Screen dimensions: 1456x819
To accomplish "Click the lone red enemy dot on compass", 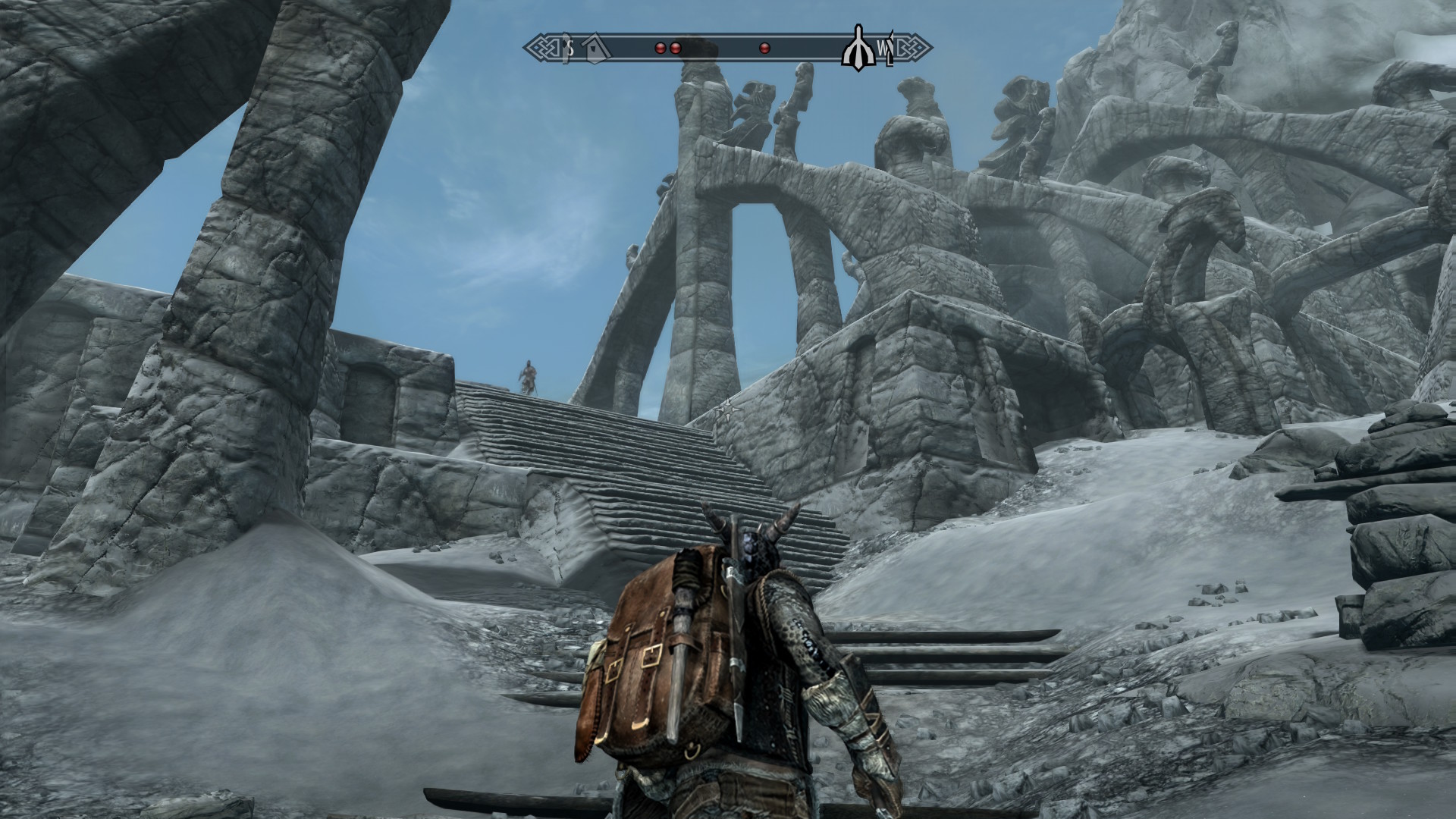I will pyautogui.click(x=764, y=48).
